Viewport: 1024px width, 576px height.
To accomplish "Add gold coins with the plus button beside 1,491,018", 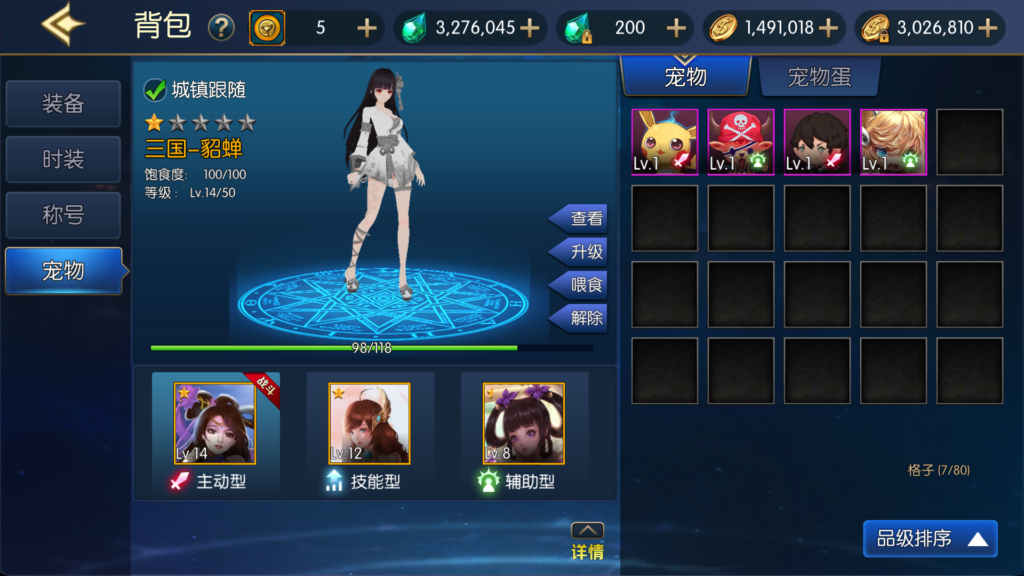I will coord(828,28).
